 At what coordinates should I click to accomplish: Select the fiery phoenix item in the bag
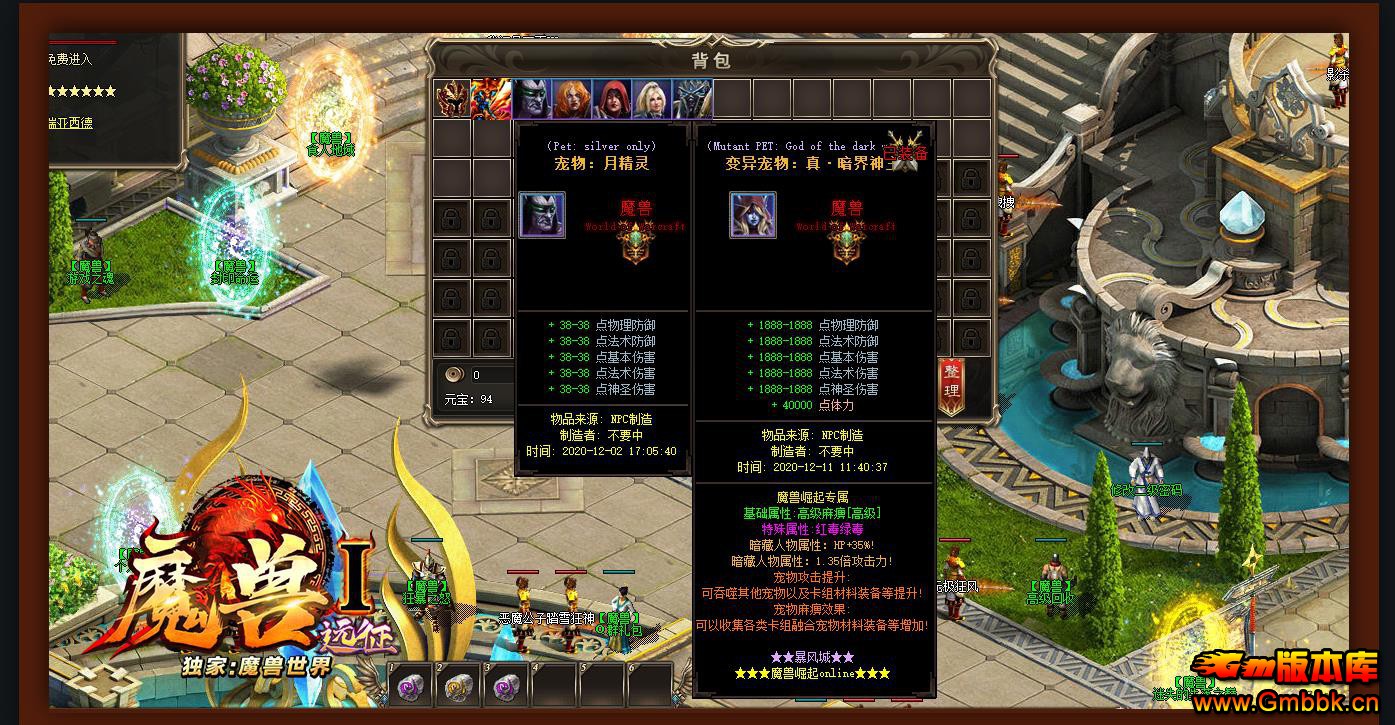(492, 99)
